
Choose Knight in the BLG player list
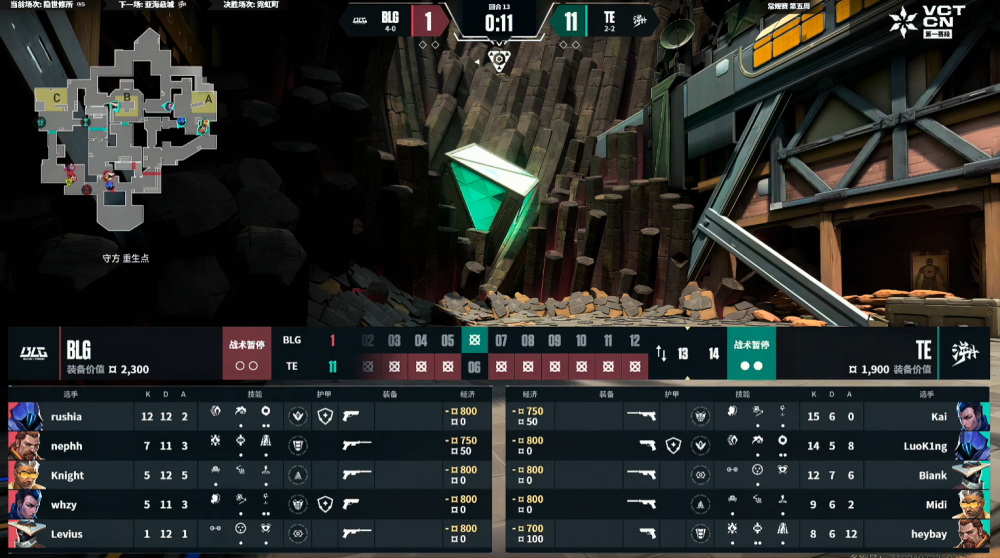click(67, 475)
